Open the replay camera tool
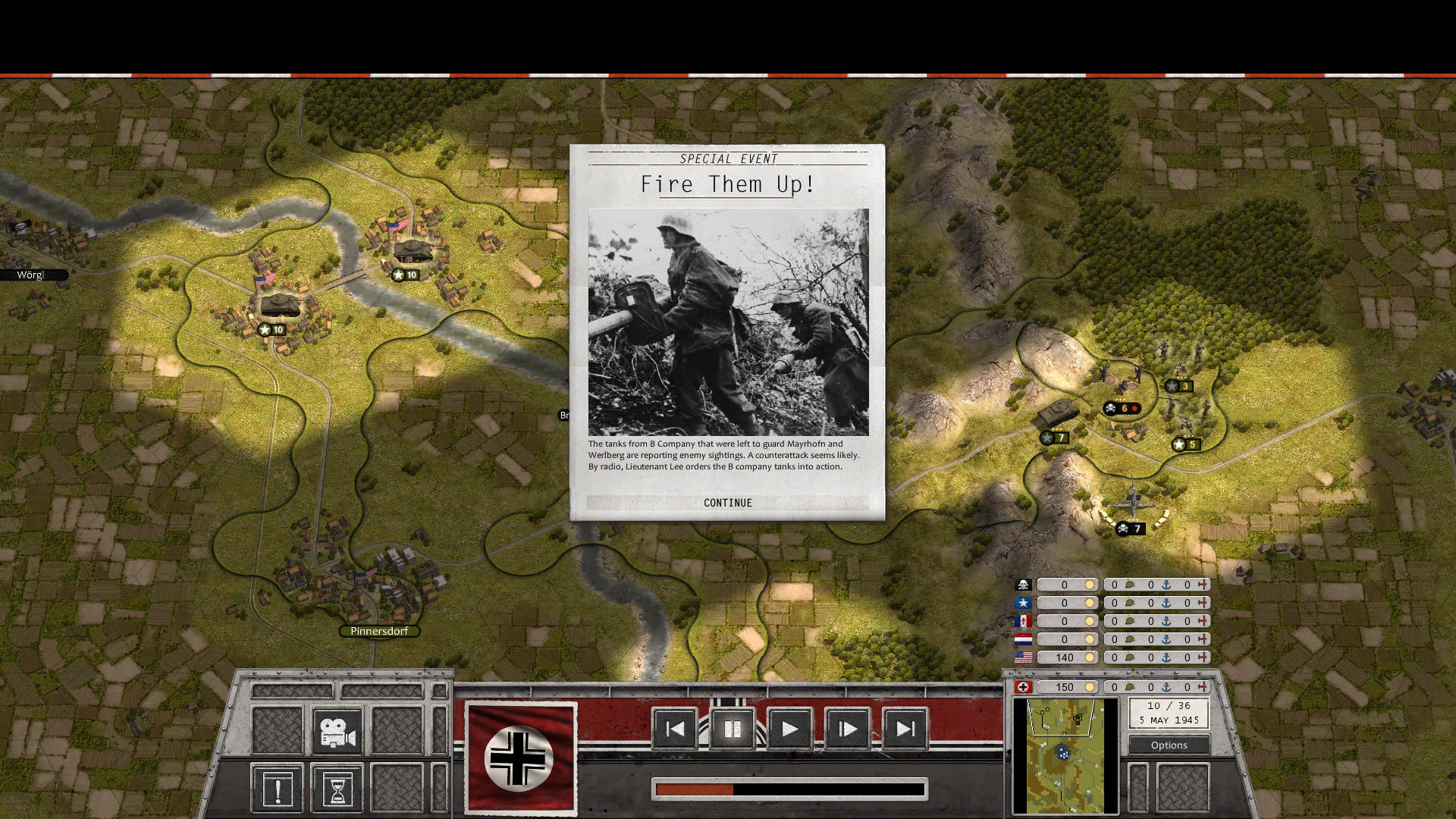Image resolution: width=1456 pixels, height=819 pixels. tap(337, 730)
